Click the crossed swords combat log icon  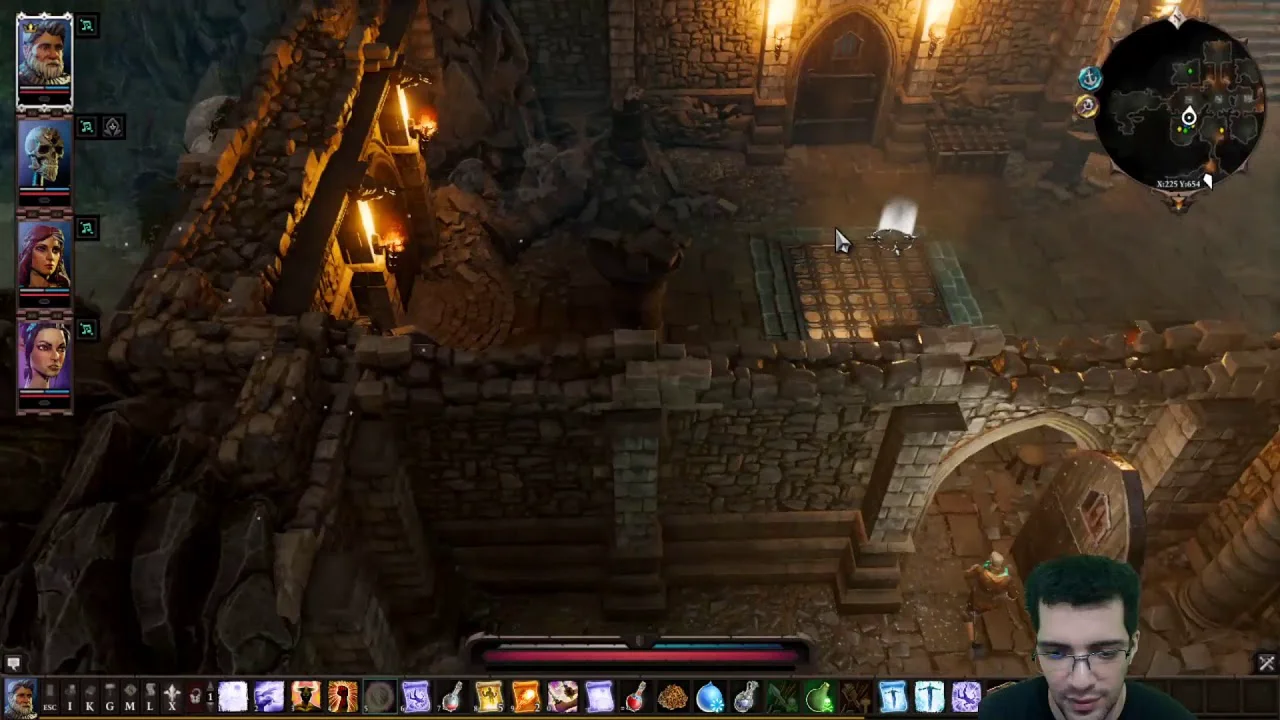pyautogui.click(x=1266, y=663)
